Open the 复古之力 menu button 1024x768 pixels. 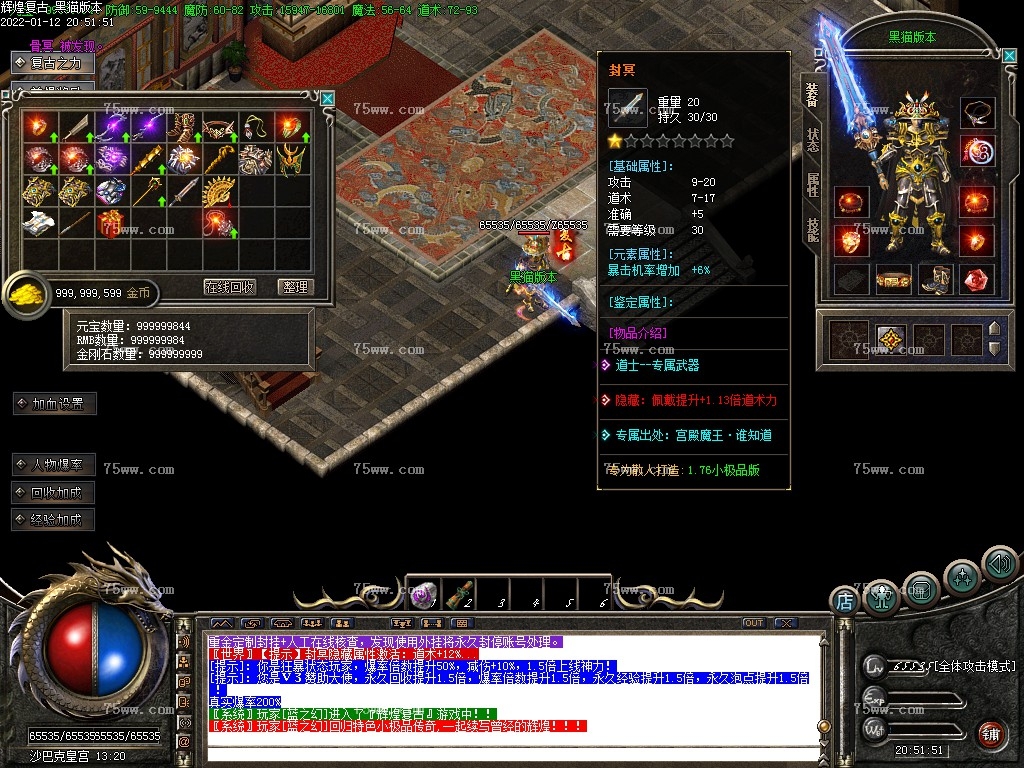point(54,63)
